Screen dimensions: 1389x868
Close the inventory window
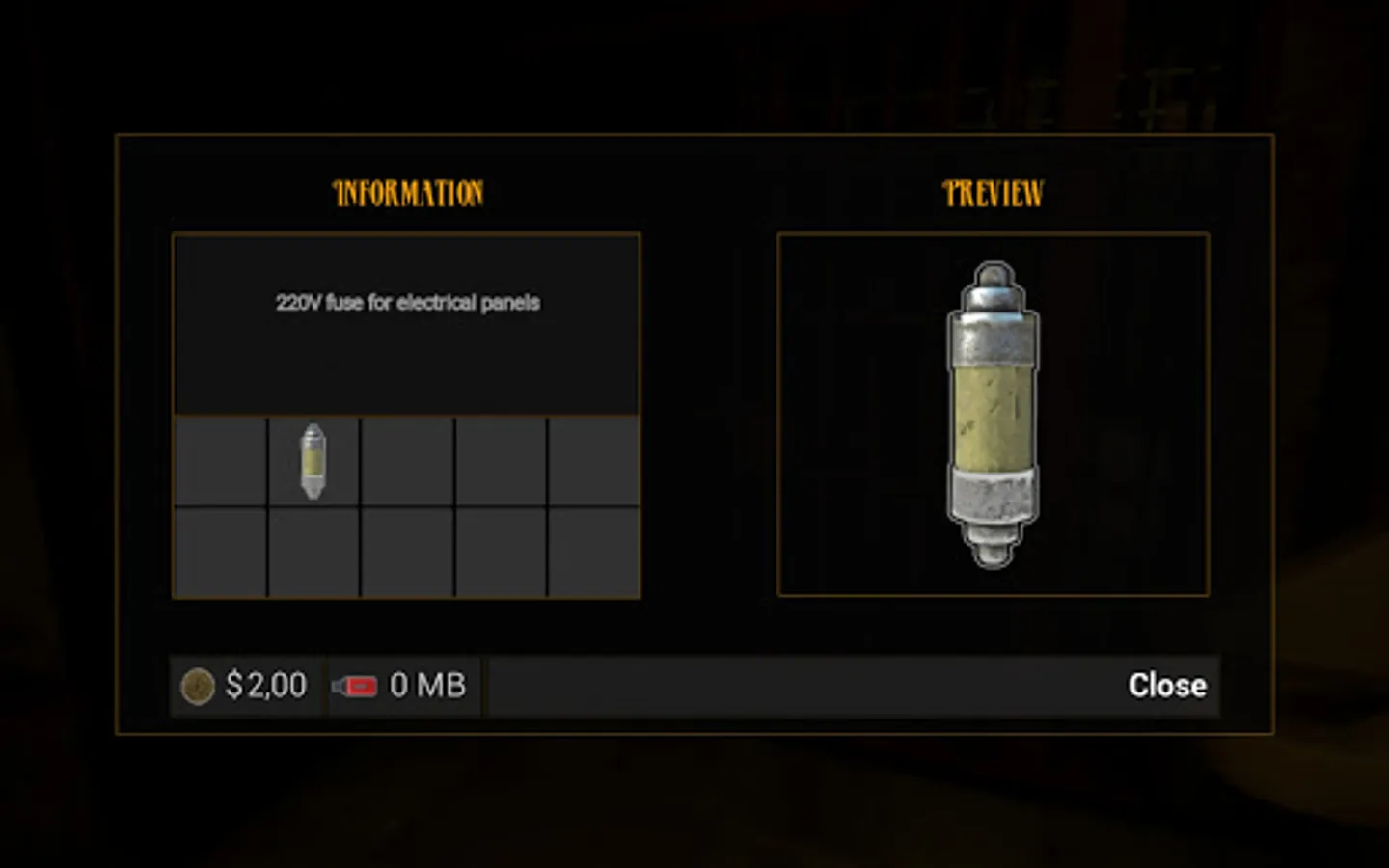(x=1166, y=686)
